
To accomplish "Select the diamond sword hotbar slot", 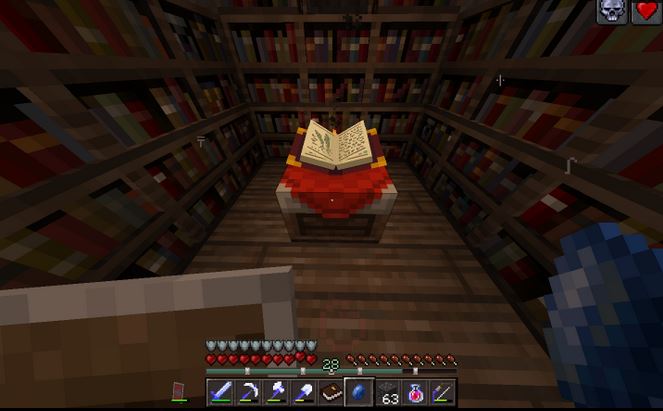I will pos(220,392).
